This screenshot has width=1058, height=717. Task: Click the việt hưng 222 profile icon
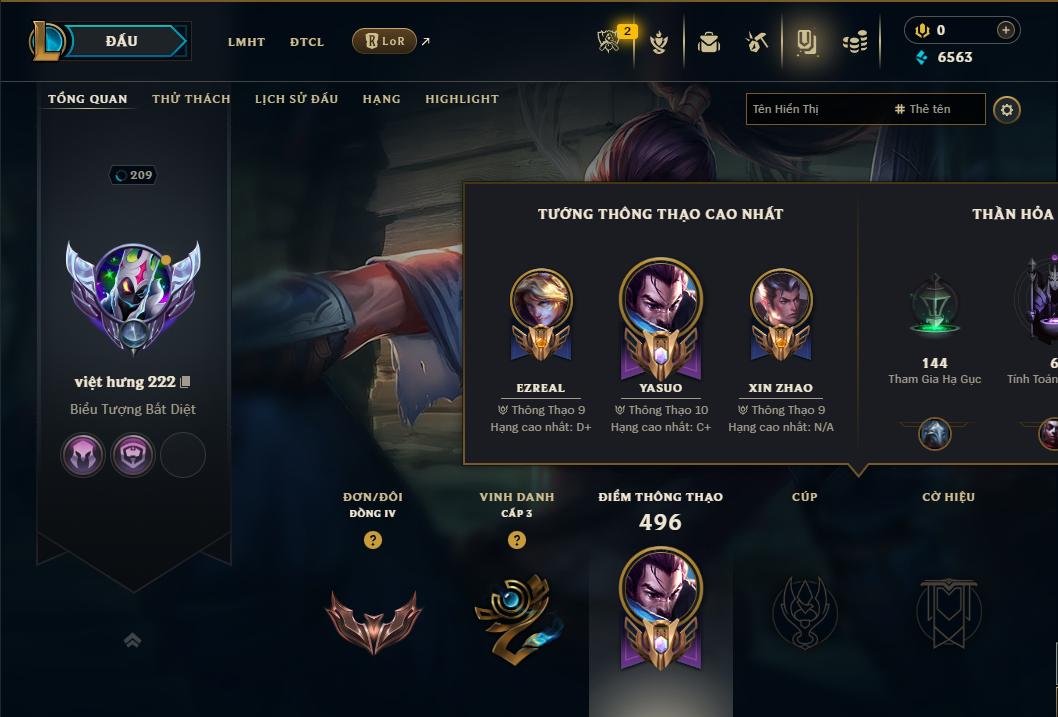point(133,297)
